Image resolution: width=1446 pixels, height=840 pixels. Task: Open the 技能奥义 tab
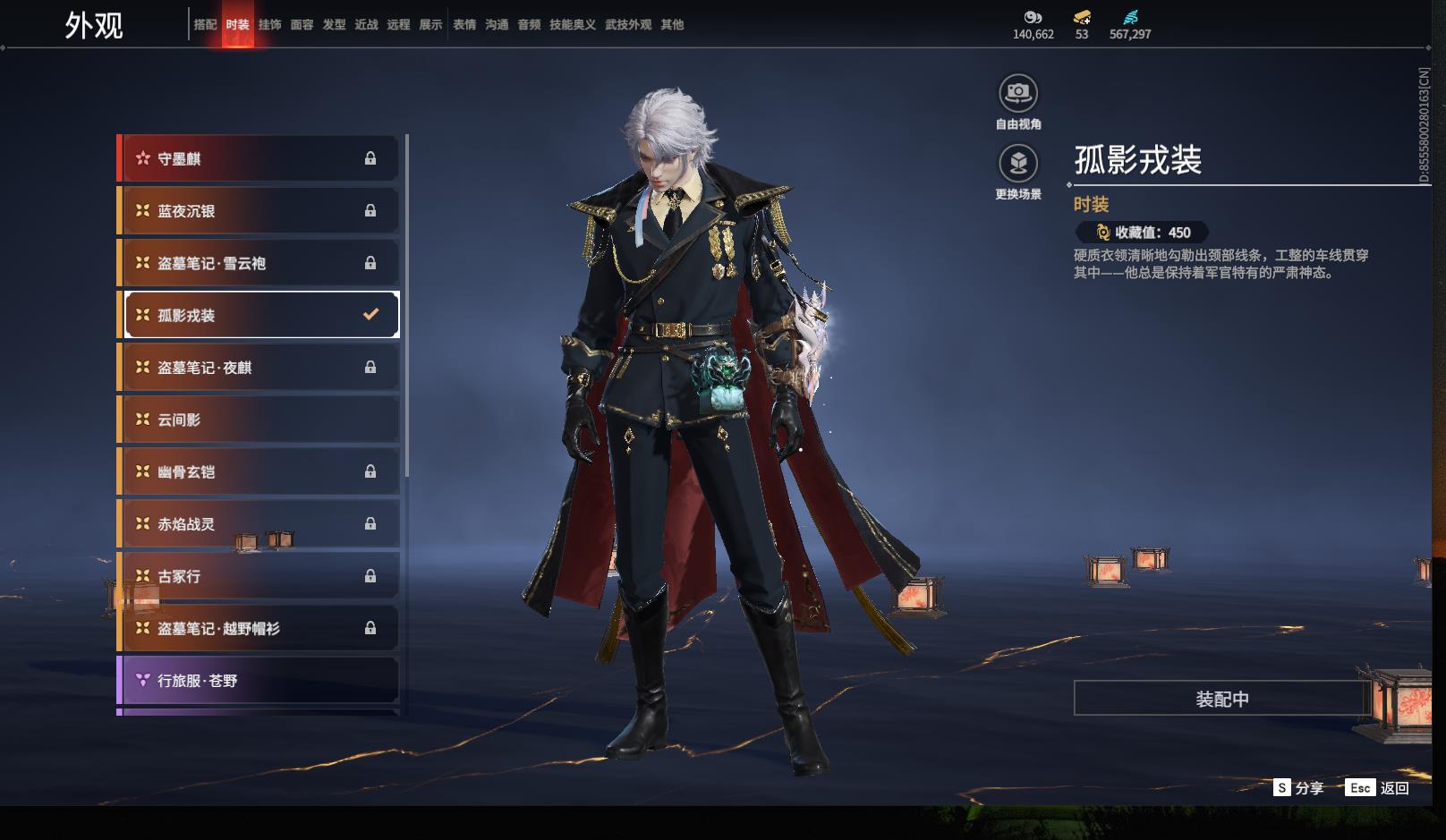click(572, 25)
